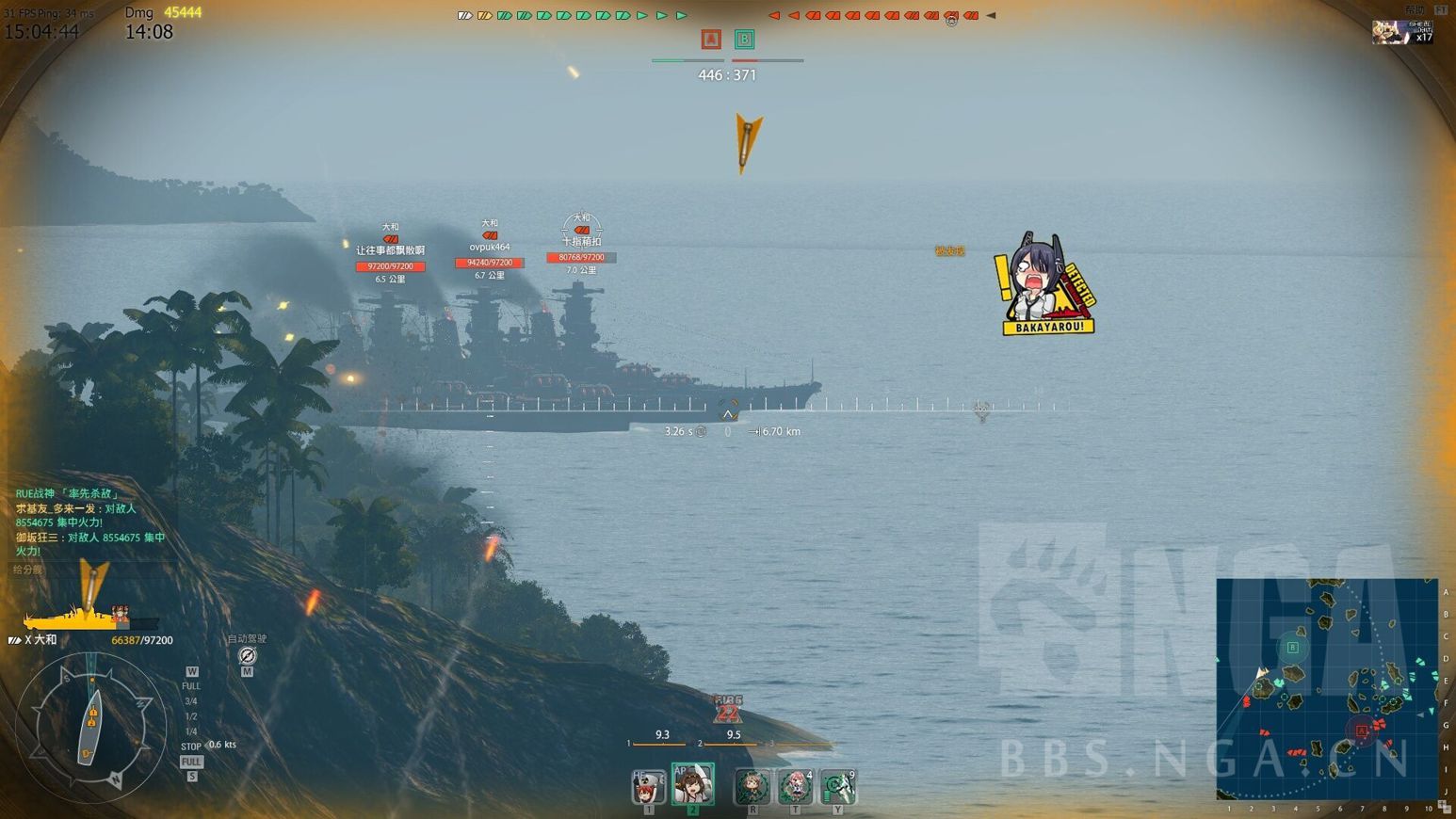Click capture point A indicator
1456x819 pixels.
tap(711, 39)
